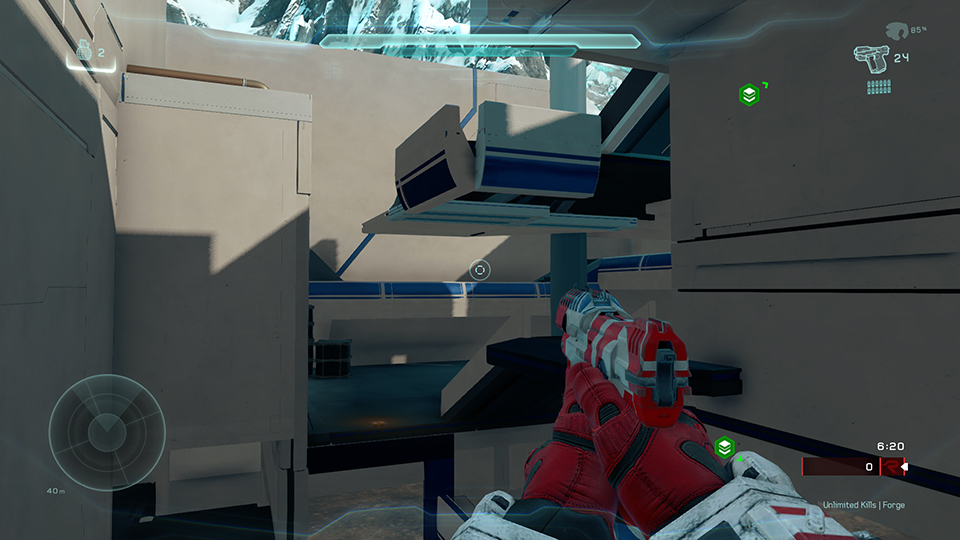Click the green waypoint marker beside the score bar

pos(725,447)
